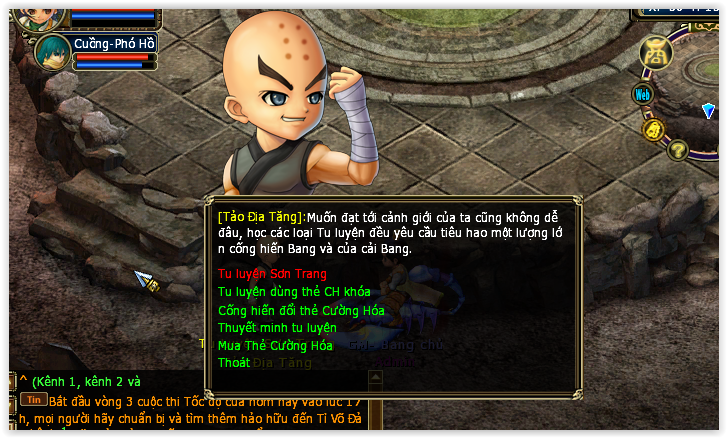Open the golden bell icon
This screenshot has height=438, width=727.
654,129
